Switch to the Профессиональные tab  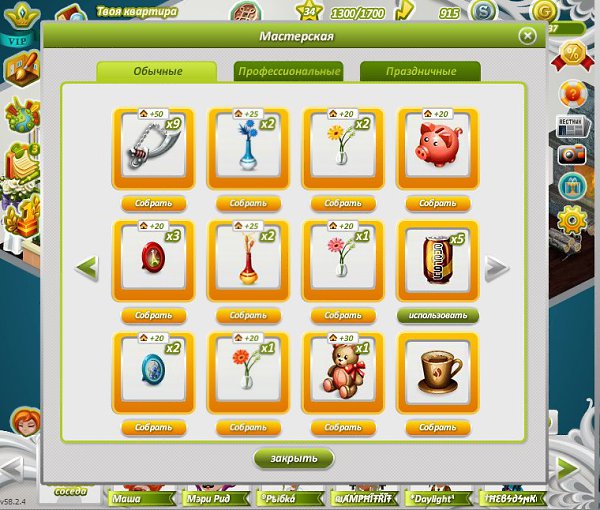(288, 72)
